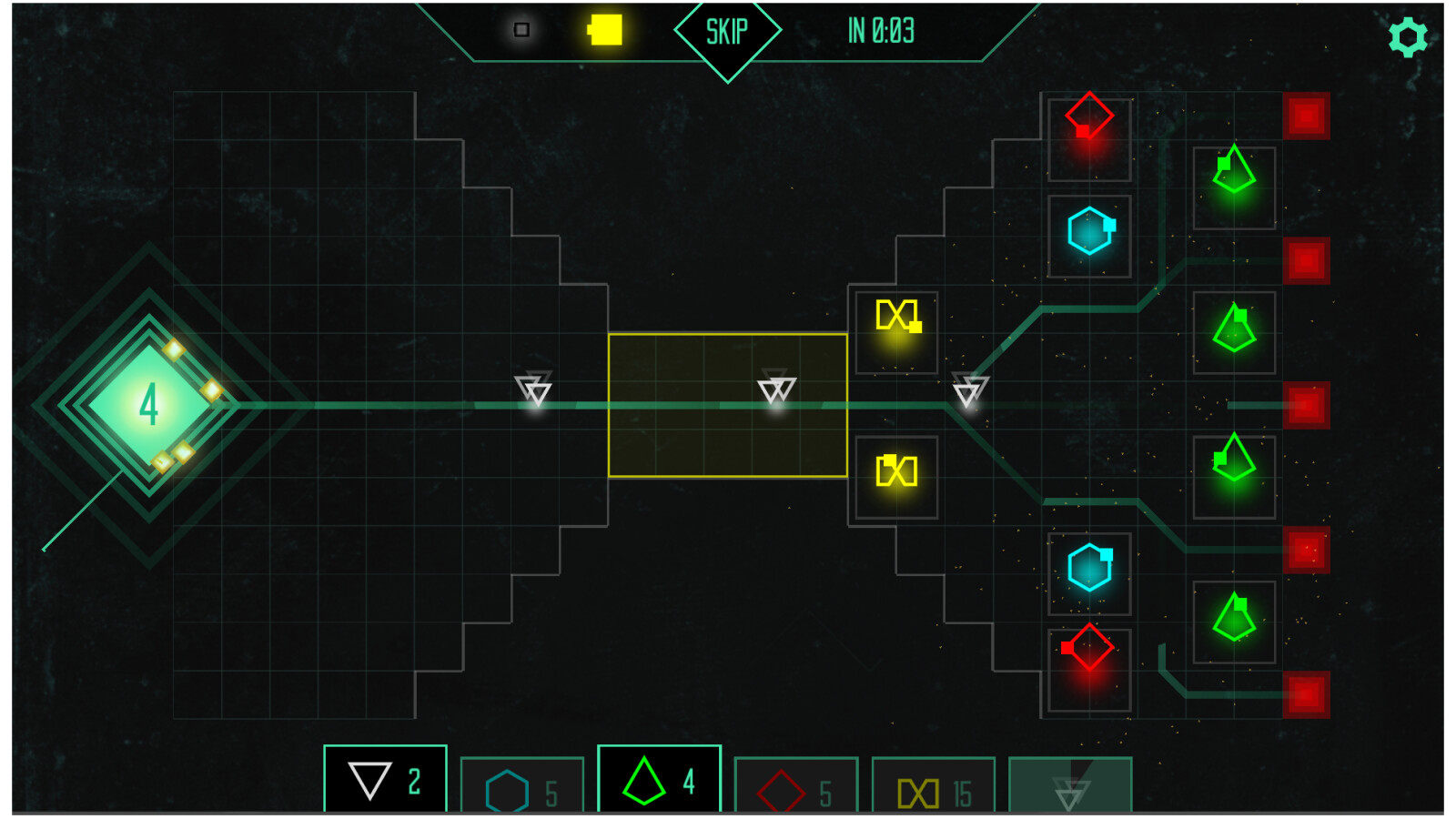Image resolution: width=1456 pixels, height=819 pixels.
Task: Click the top-right red square exit block
Action: point(1306,116)
